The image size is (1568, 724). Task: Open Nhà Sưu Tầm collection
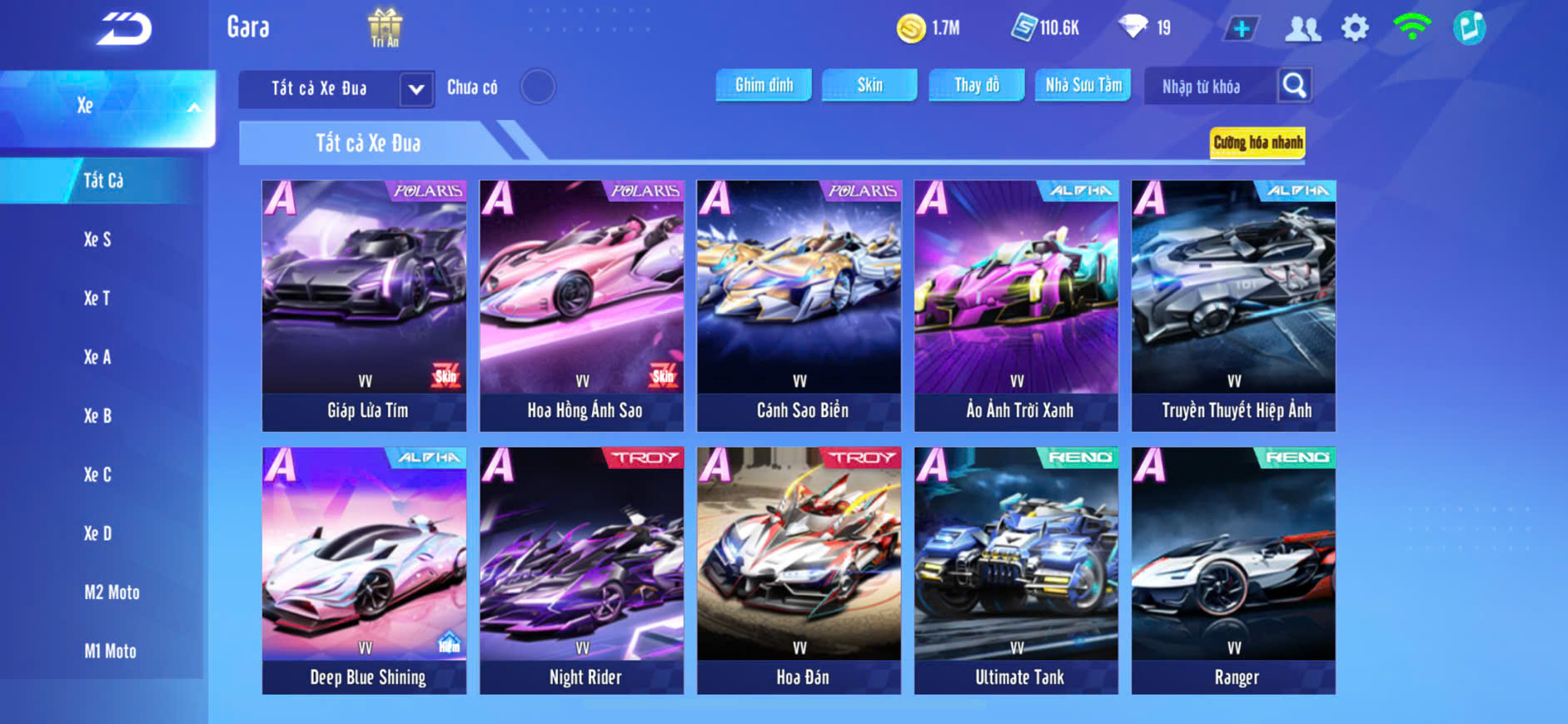1083,85
